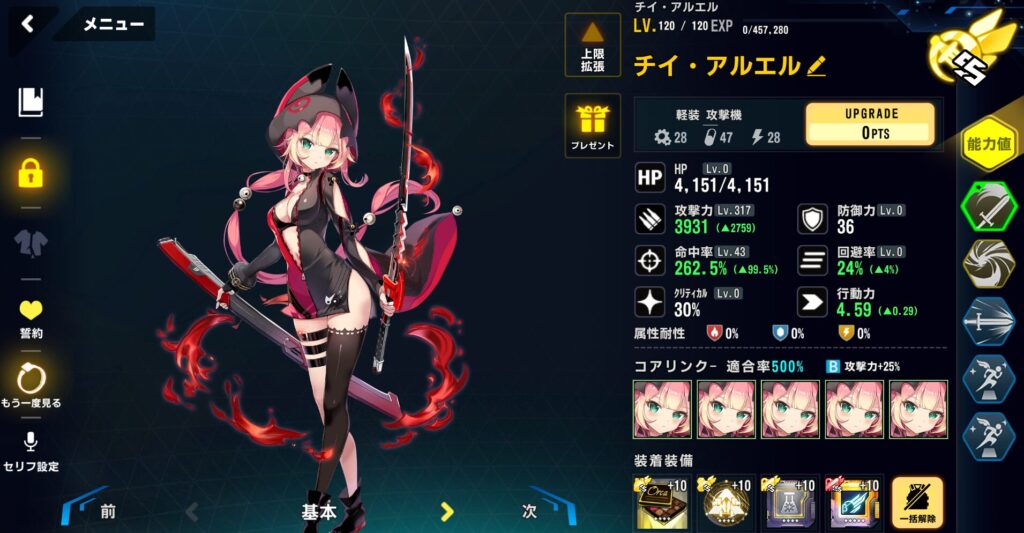
Task: Open the book archive icon
Action: click(x=31, y=102)
